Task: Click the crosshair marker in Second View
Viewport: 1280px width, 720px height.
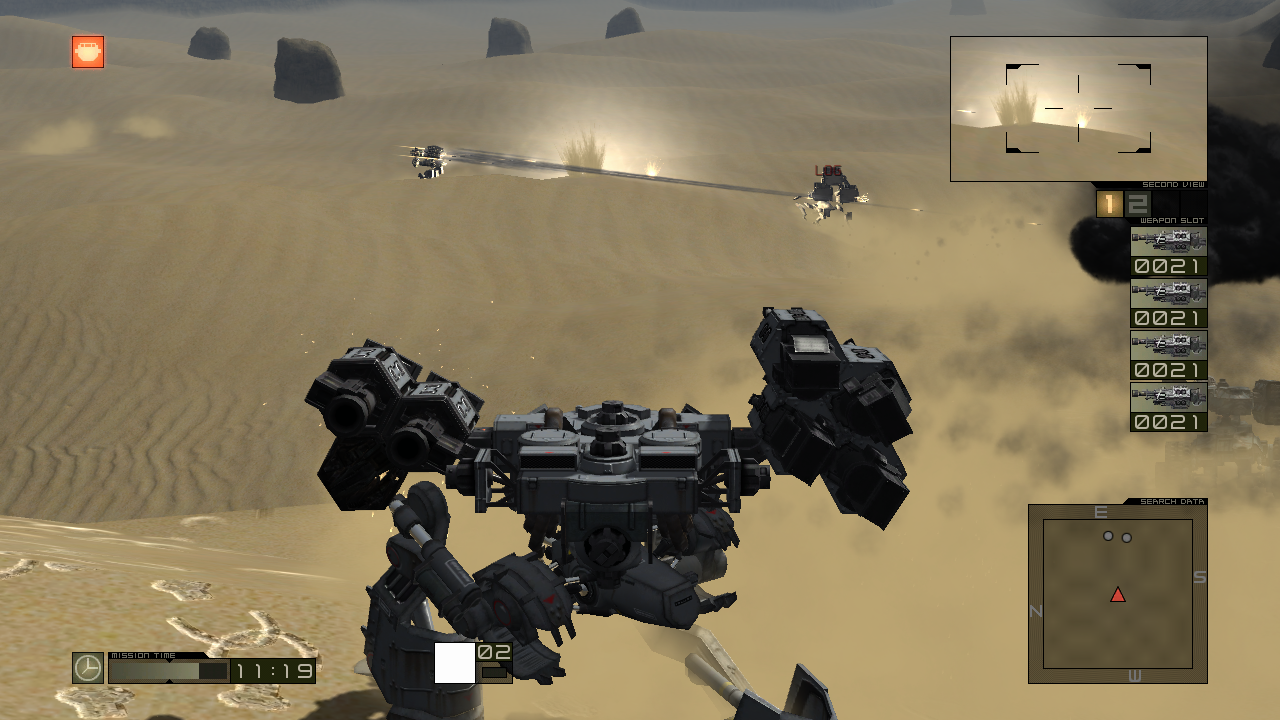Action: 1079,106
